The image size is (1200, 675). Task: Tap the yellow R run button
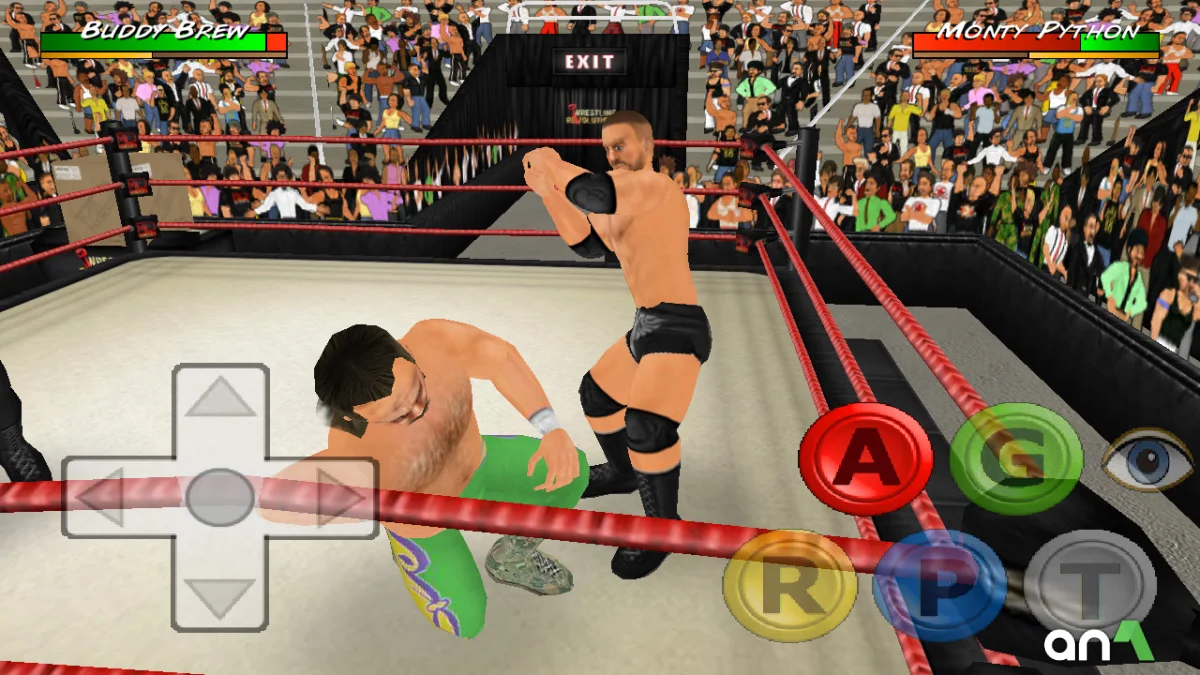[x=790, y=586]
